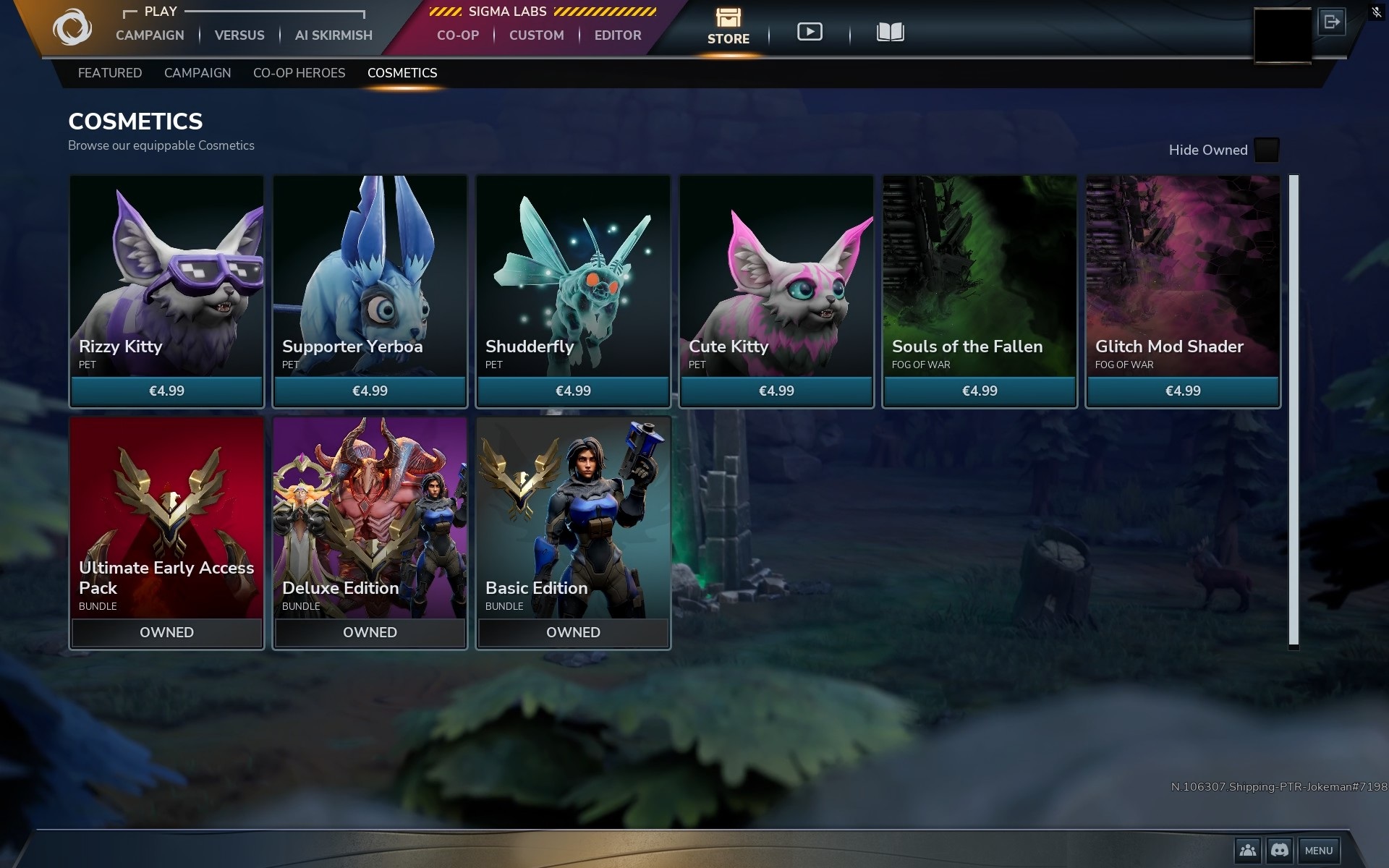Screen dimensions: 1389x868
Task: Select the Glitch Mod Shader card
Action: pyautogui.click(x=1183, y=289)
